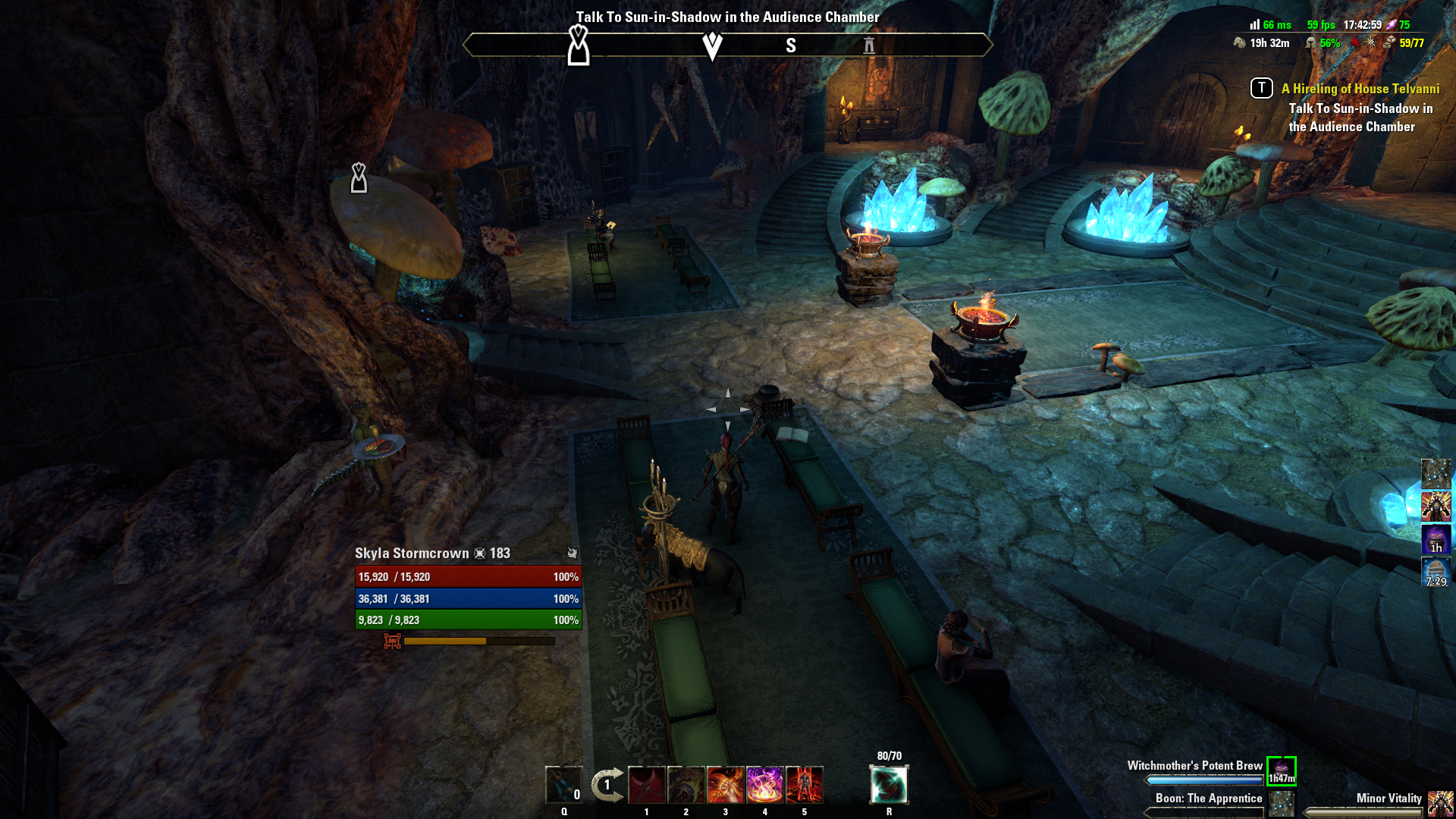Click the quest marker on the compass
Viewport: 1456px width, 819px height.
579,45
